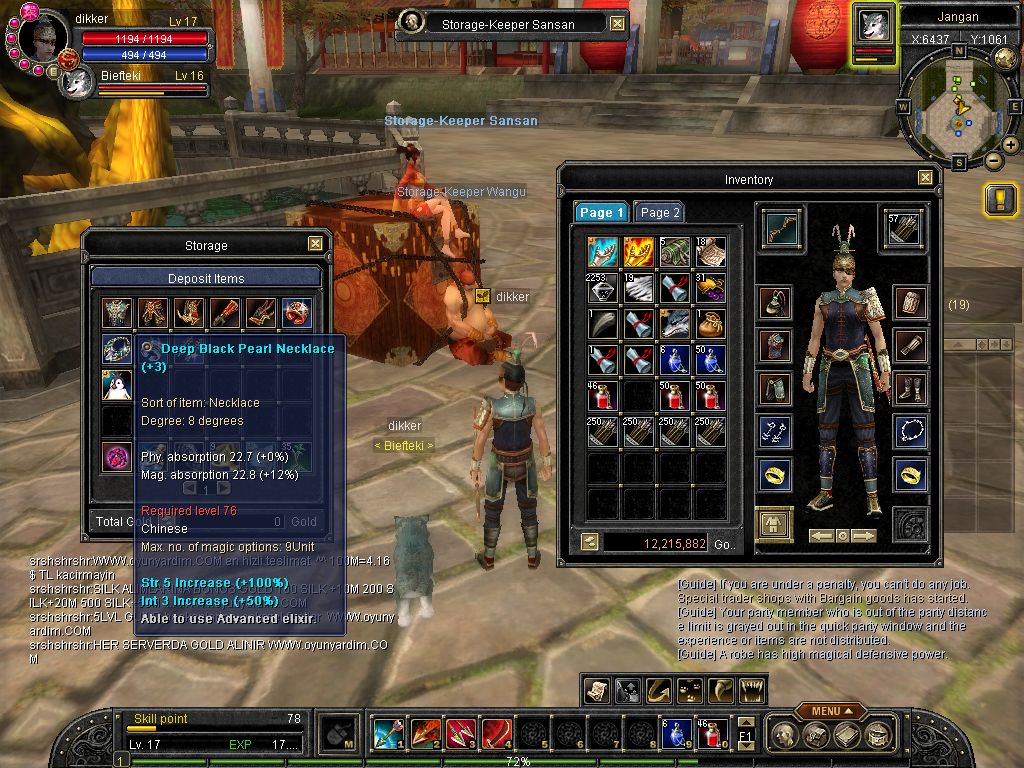Select the wolf head item in inventory
The width and height of the screenshot is (1024, 768).
pos(674,322)
